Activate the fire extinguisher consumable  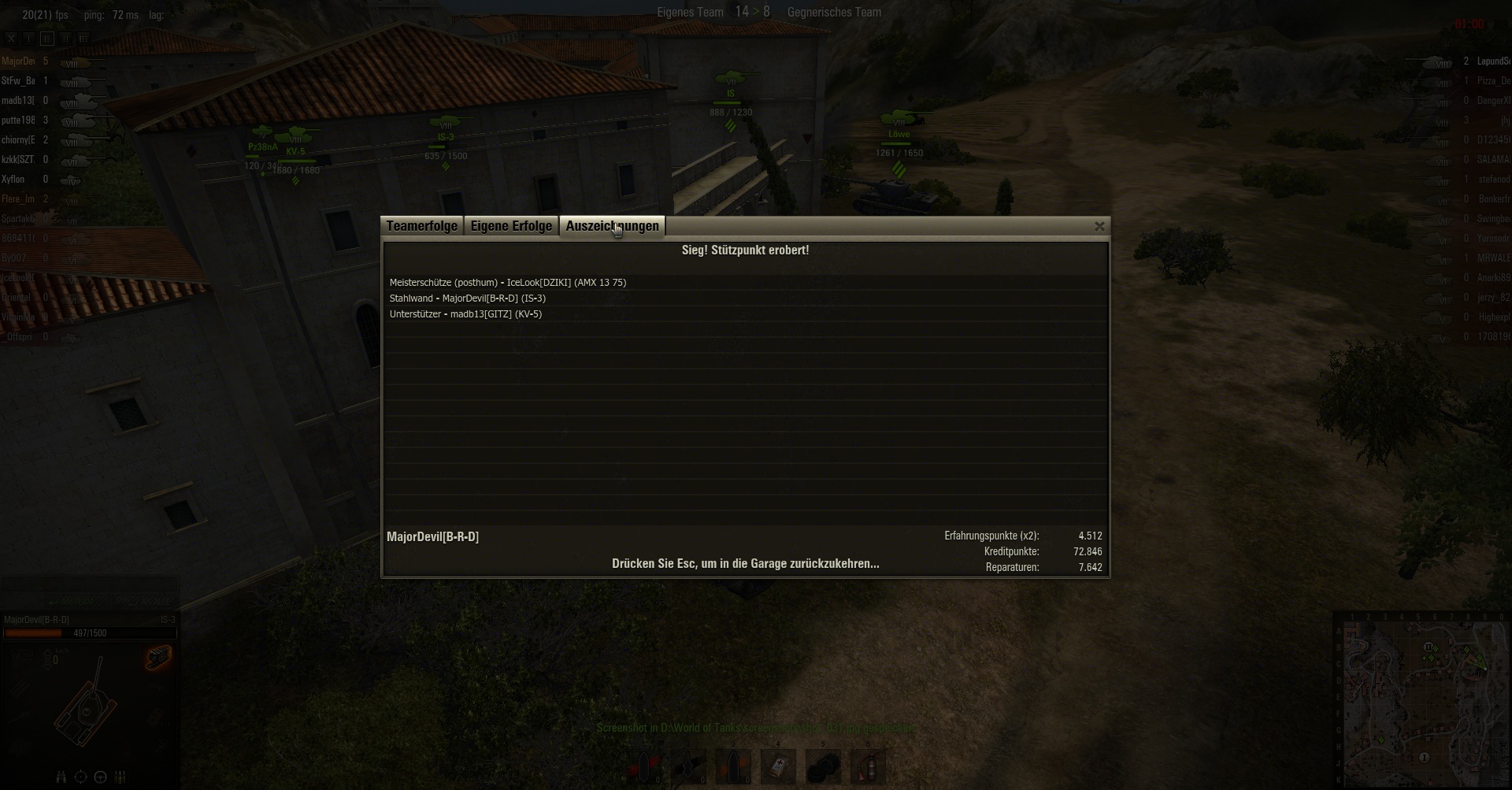click(868, 766)
